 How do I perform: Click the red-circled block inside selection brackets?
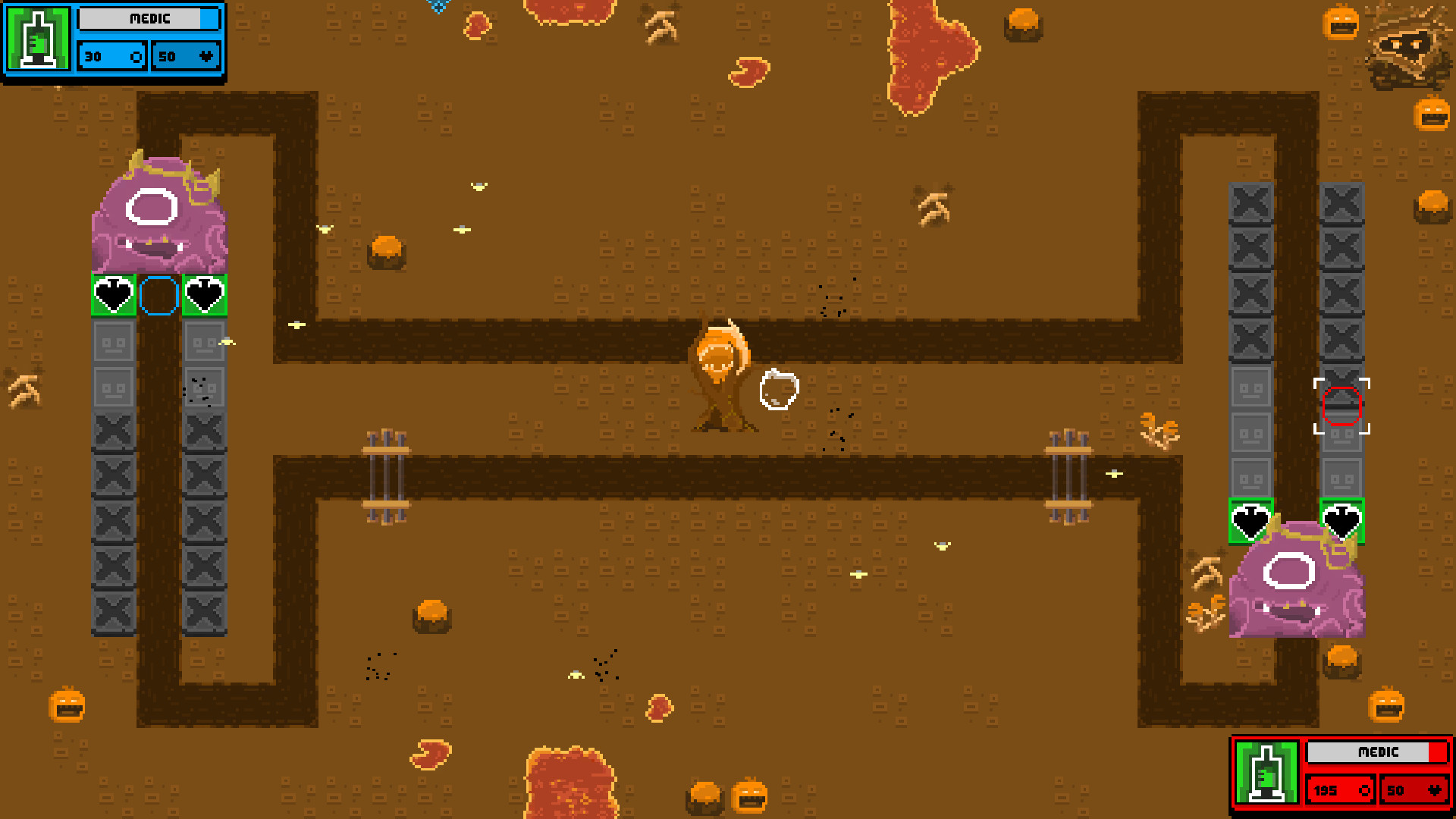click(x=1343, y=406)
